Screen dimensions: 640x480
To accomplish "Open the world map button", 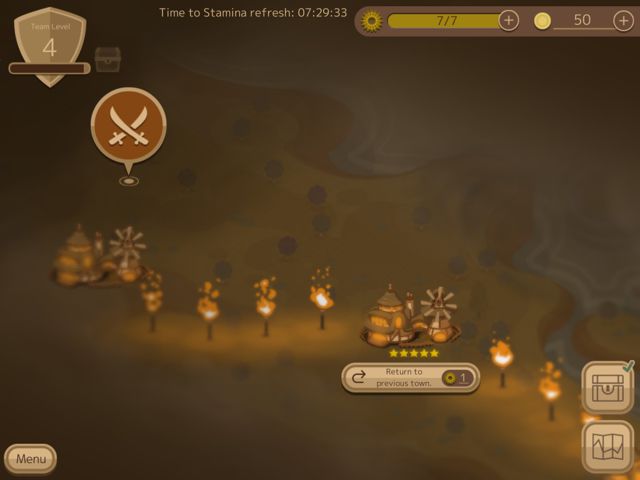I will (x=607, y=446).
